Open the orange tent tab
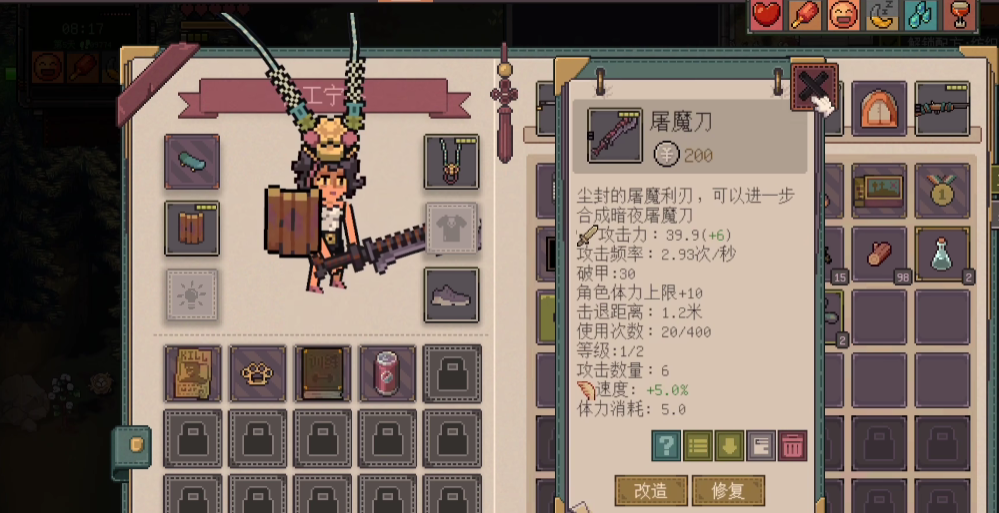The height and width of the screenshot is (513, 999). tap(879, 109)
